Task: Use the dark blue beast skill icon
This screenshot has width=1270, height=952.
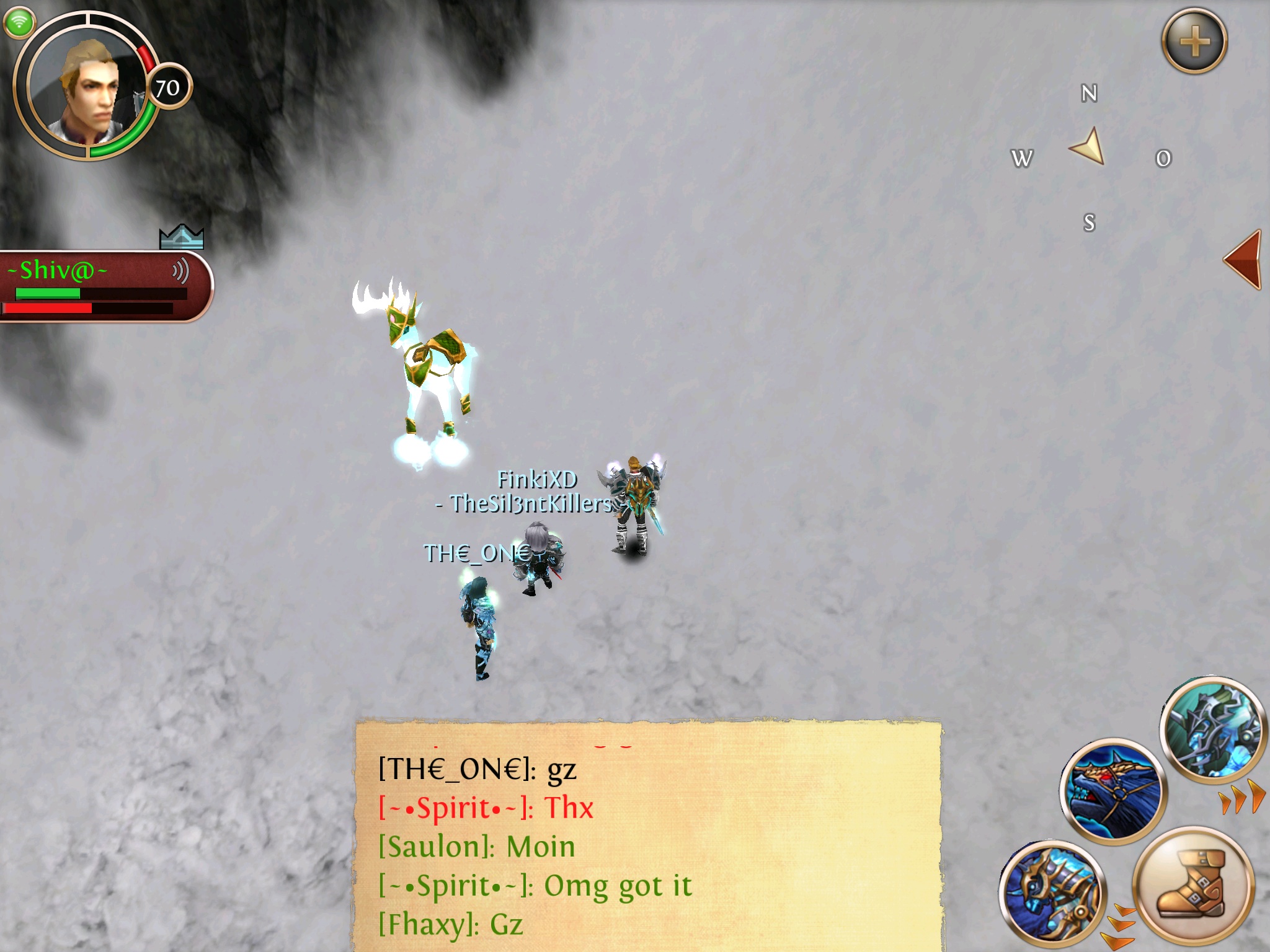Action: click(x=1113, y=790)
